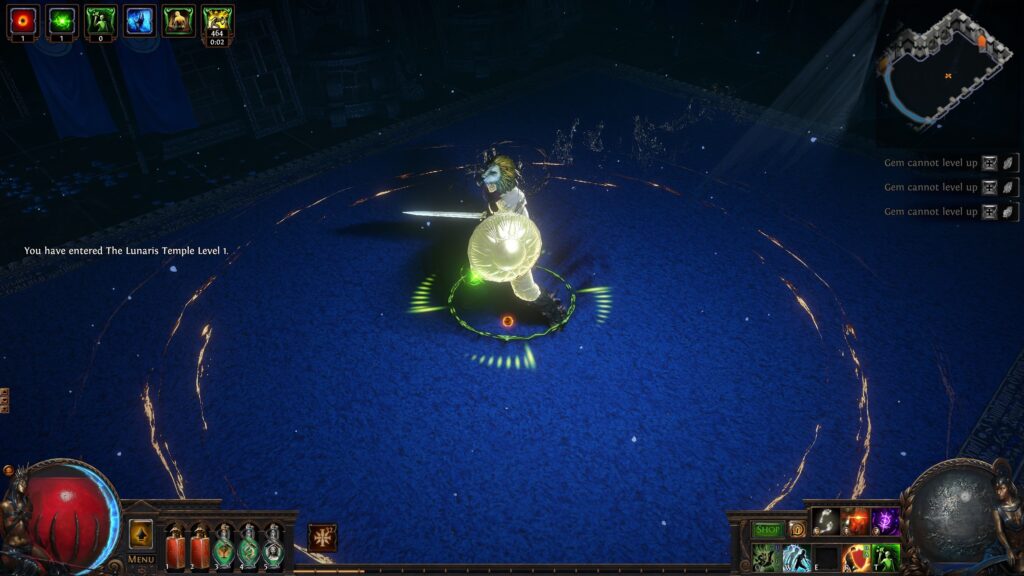Use the green flask in slot 5

(273, 546)
